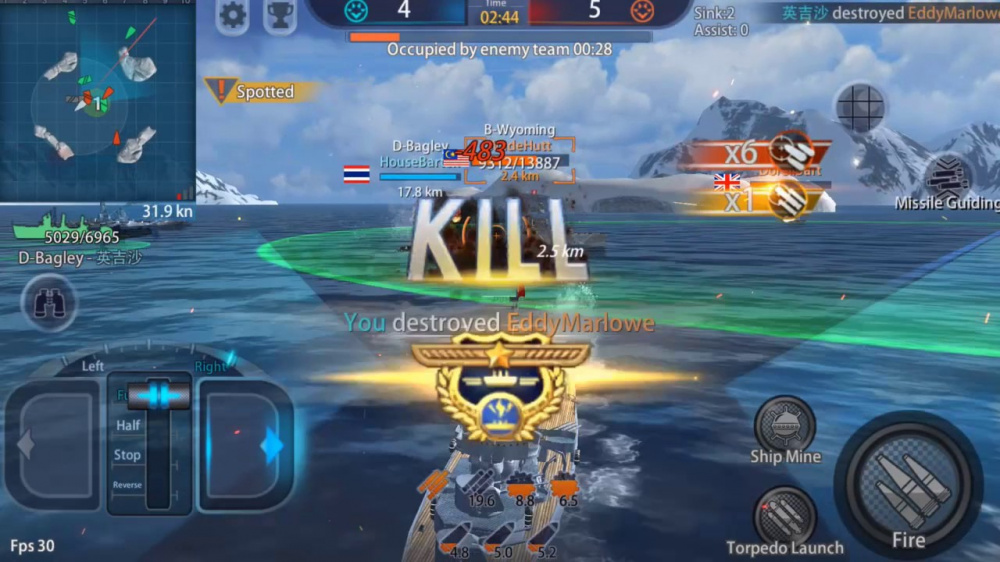Open the gear settings menu
The width and height of the screenshot is (1000, 562).
point(233,15)
